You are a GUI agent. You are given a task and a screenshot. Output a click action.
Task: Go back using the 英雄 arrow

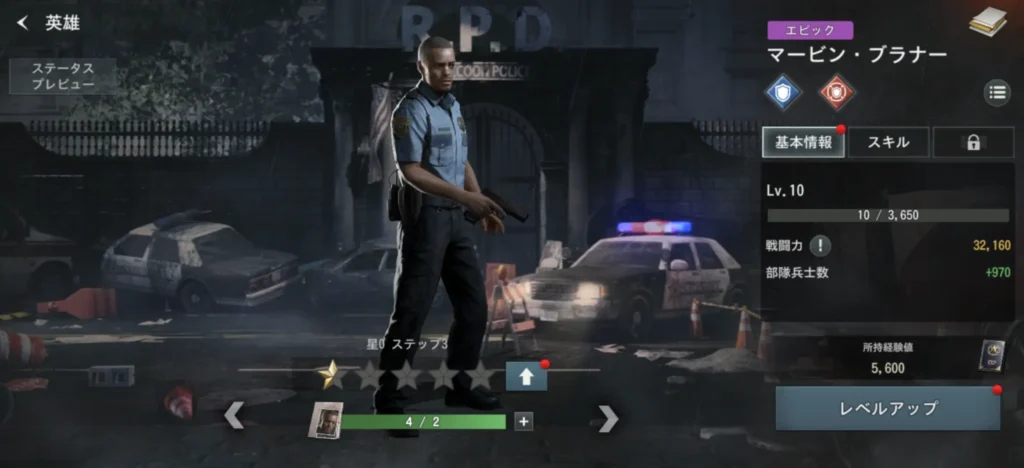(x=23, y=23)
